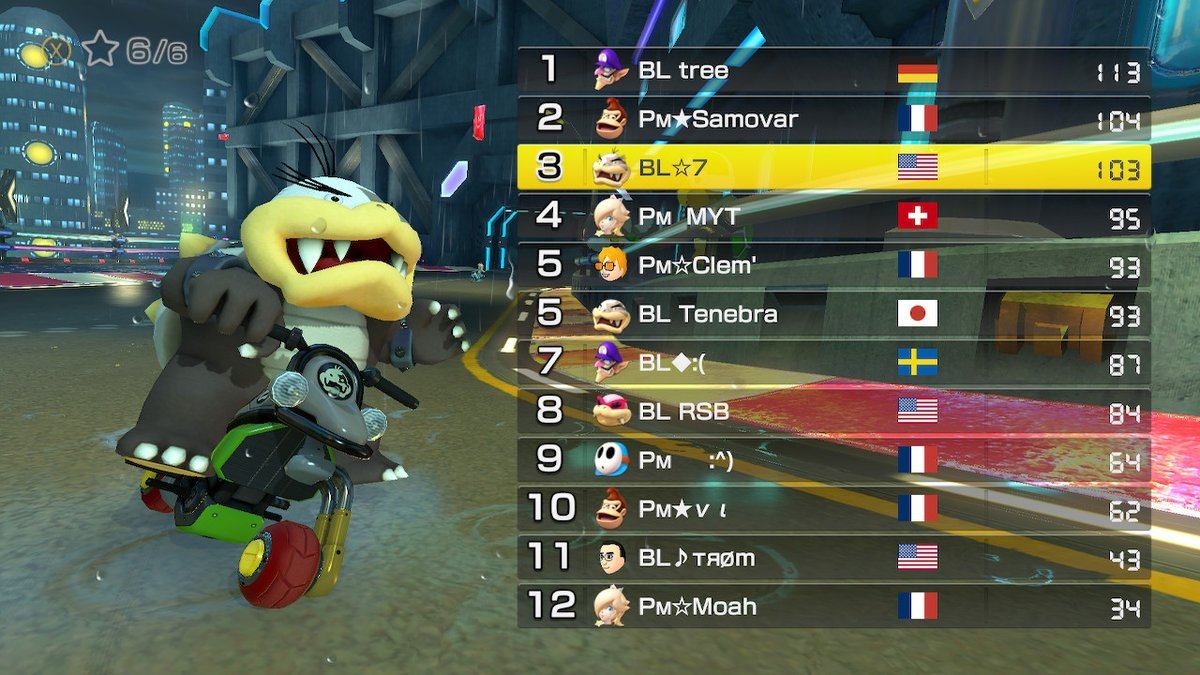The height and width of the screenshot is (675, 1200).
Task: Open Pm☆Clem' player row
Action: tap(833, 264)
